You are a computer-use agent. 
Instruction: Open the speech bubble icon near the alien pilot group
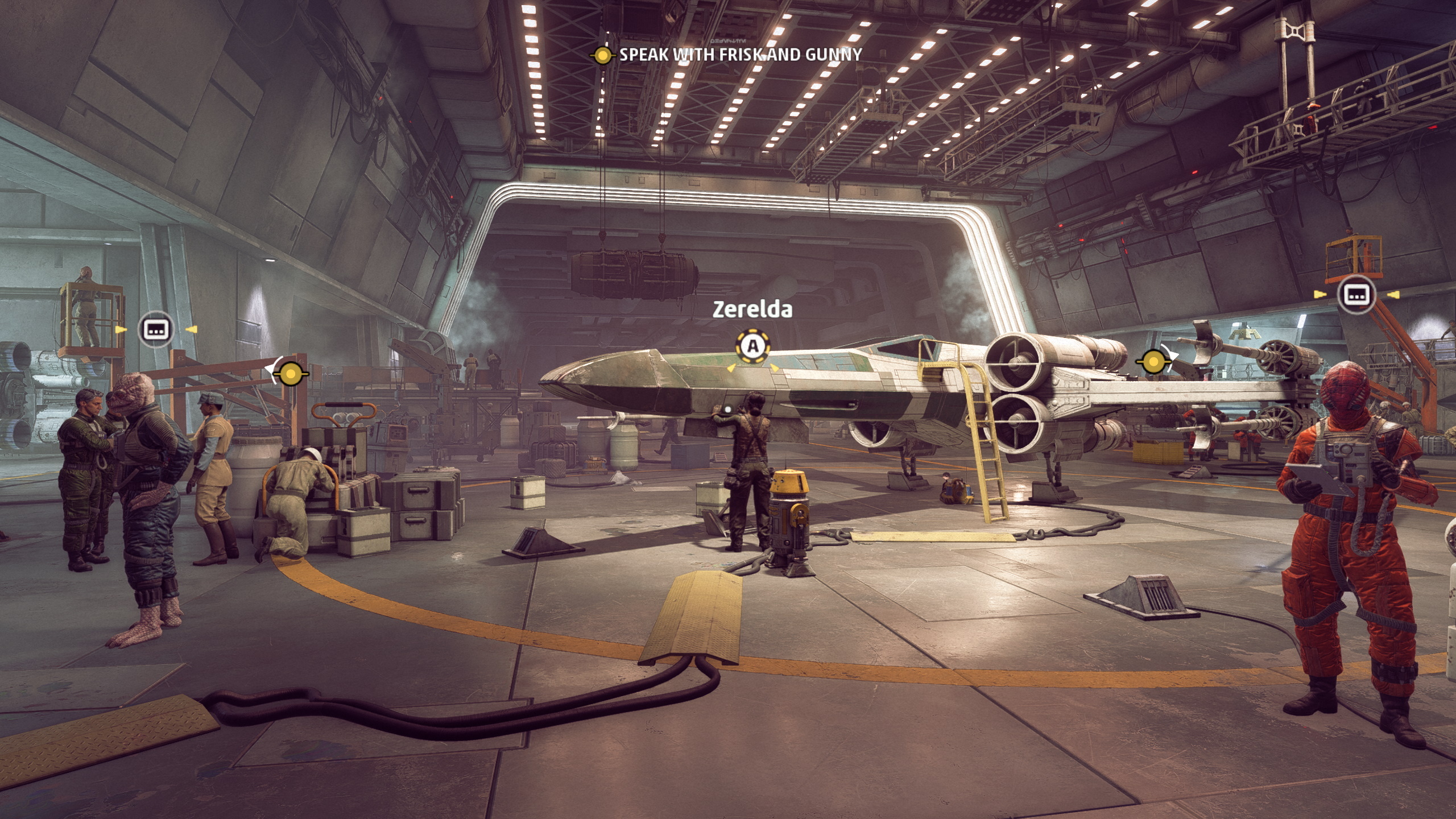click(156, 329)
